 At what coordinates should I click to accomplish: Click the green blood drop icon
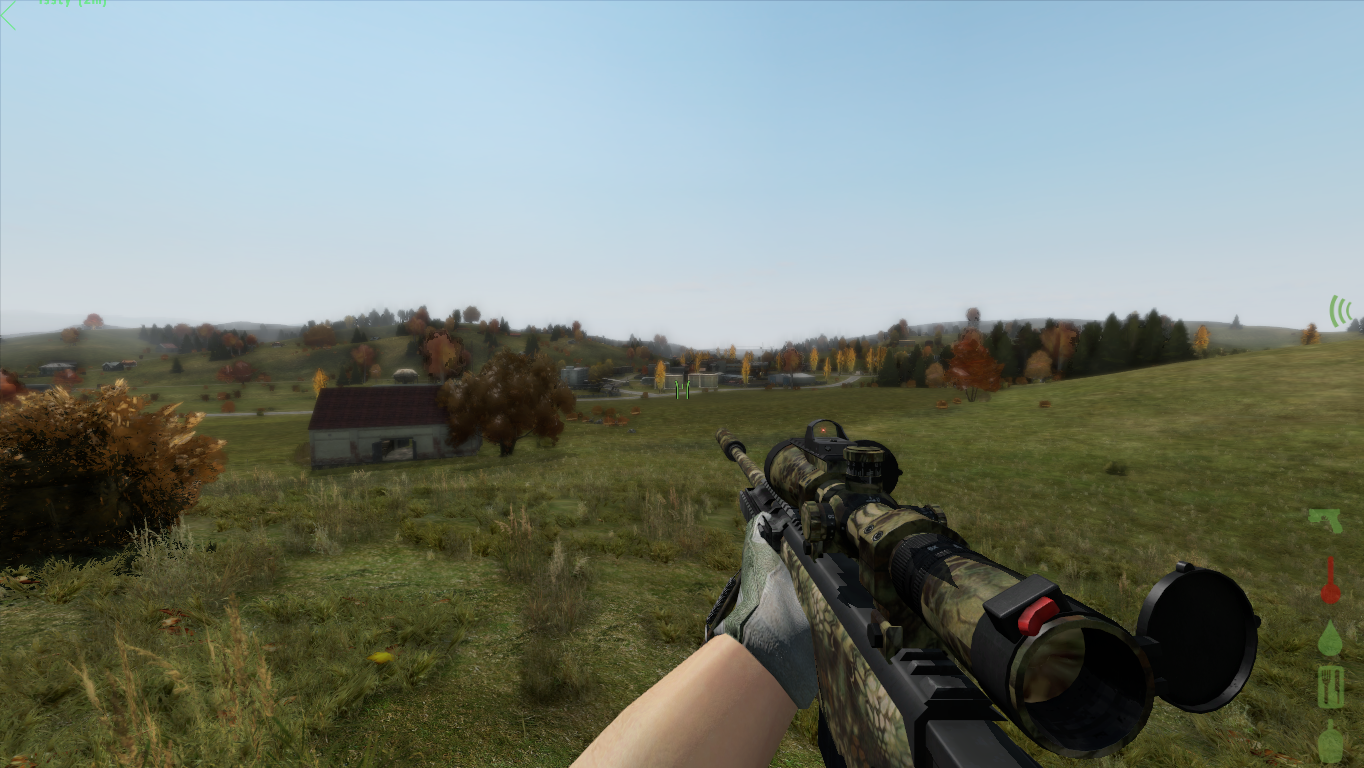(x=1329, y=639)
